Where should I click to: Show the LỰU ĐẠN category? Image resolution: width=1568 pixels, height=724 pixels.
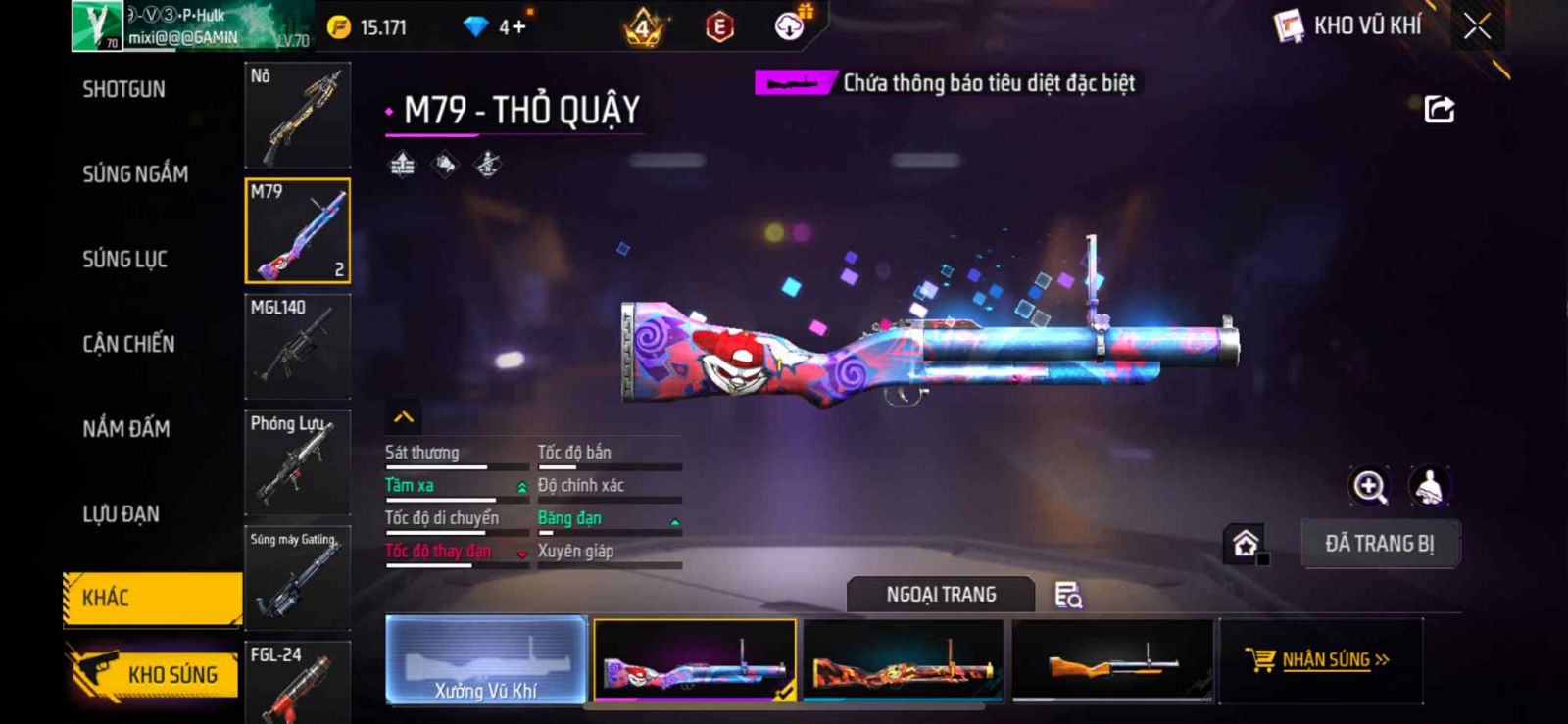121,513
